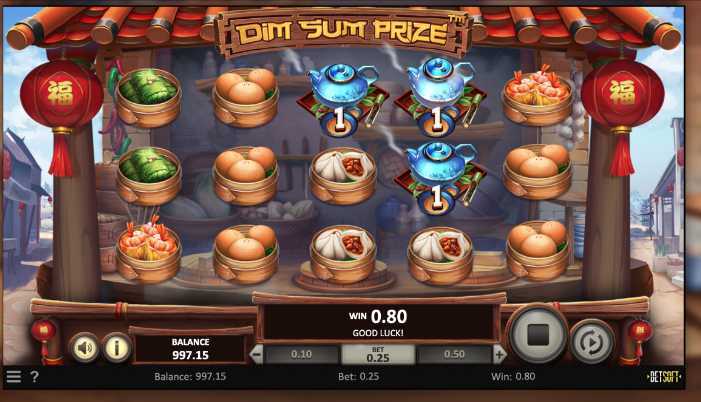
Task: Increase the bet with the plus arrow
Action: (x=500, y=354)
